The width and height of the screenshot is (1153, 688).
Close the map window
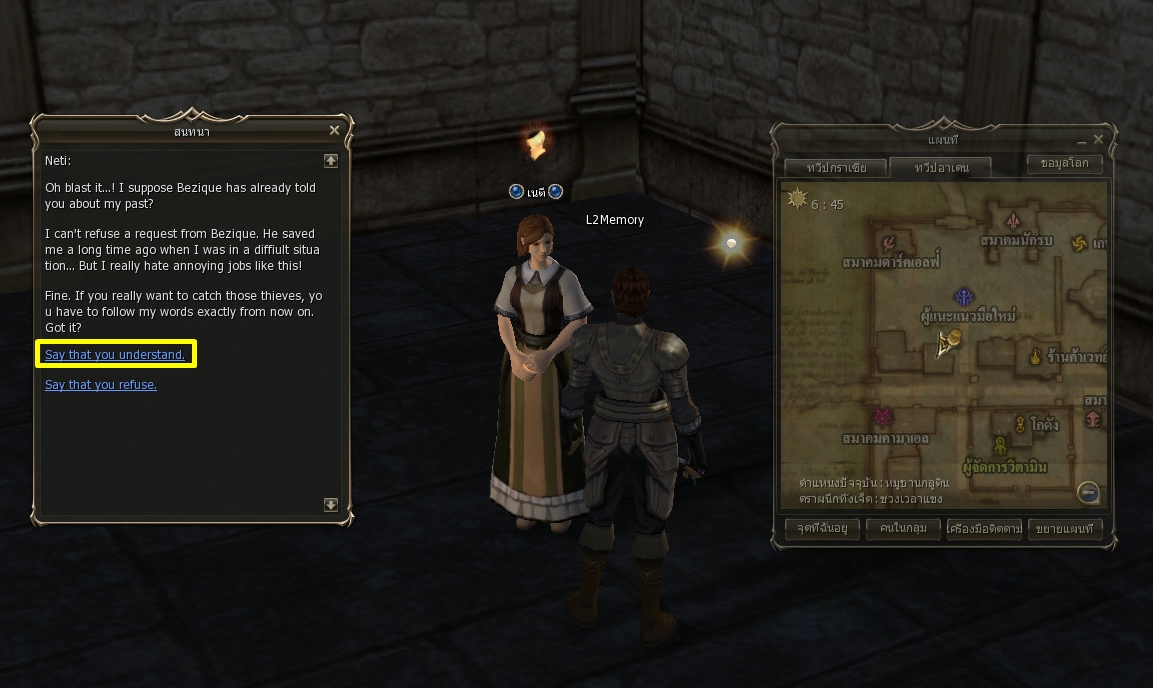tap(1099, 140)
